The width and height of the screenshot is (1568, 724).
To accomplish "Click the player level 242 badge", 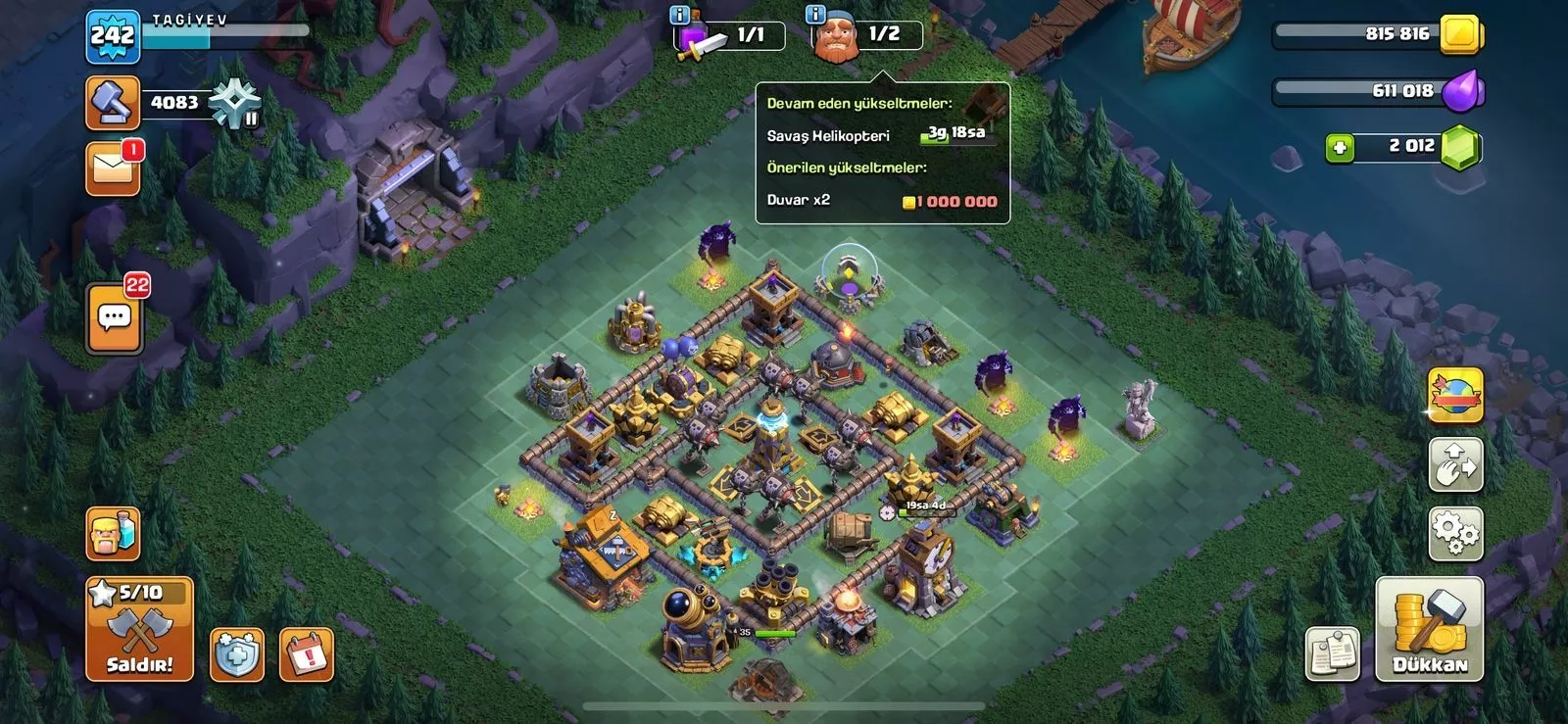I will 113,37.
